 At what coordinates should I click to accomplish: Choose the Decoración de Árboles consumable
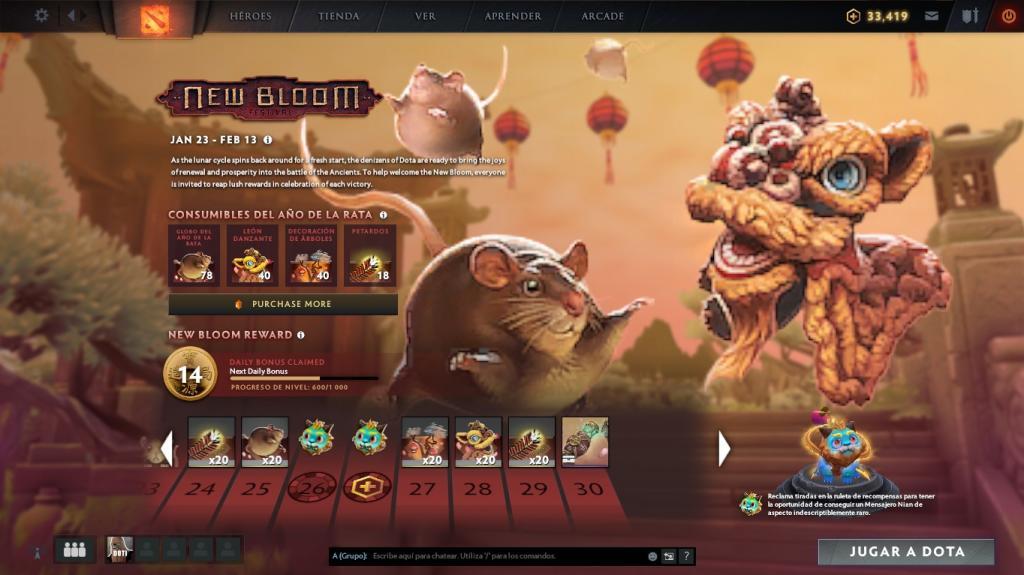point(311,255)
